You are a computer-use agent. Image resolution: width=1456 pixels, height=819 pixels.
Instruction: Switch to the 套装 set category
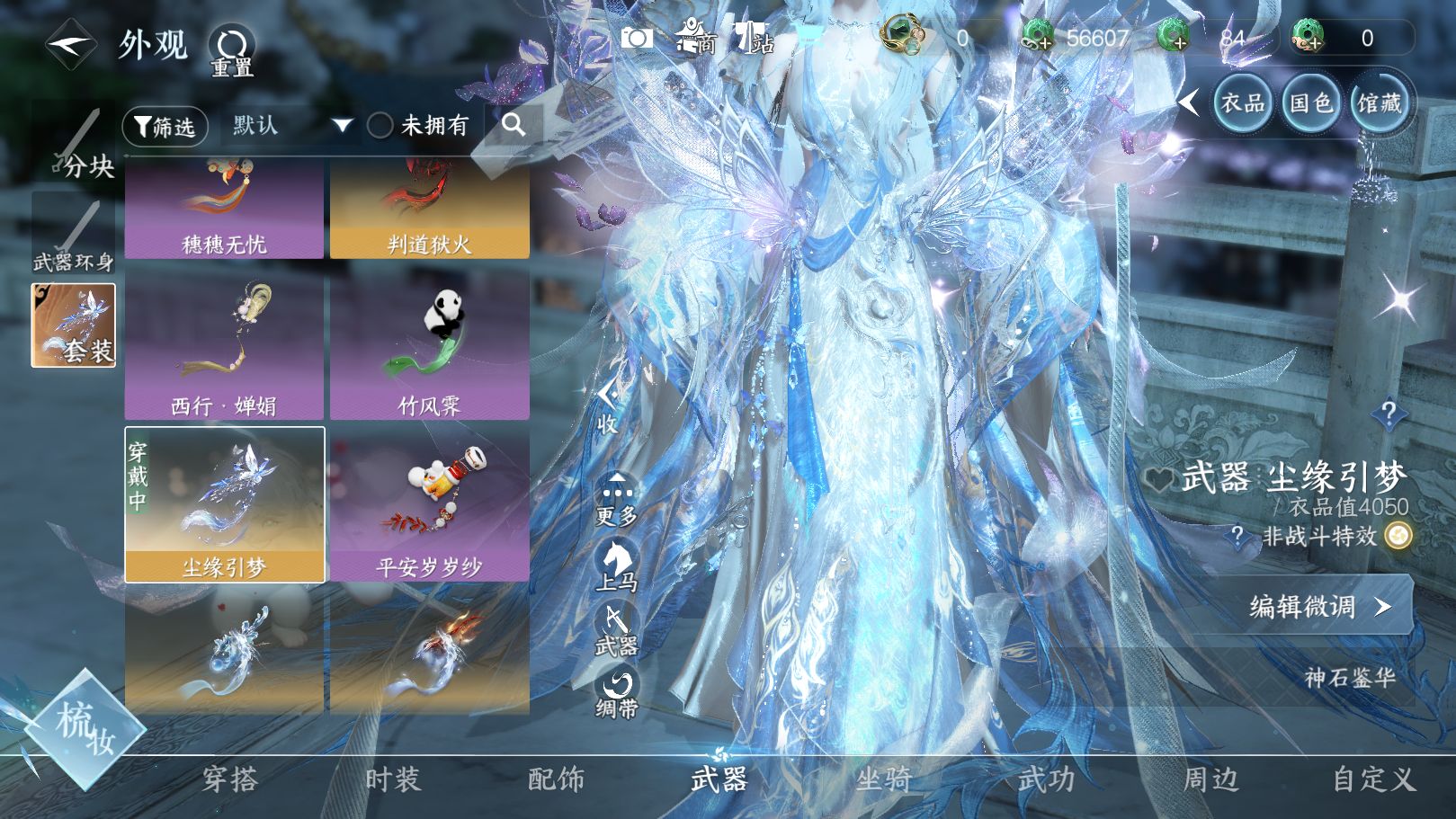click(x=74, y=325)
